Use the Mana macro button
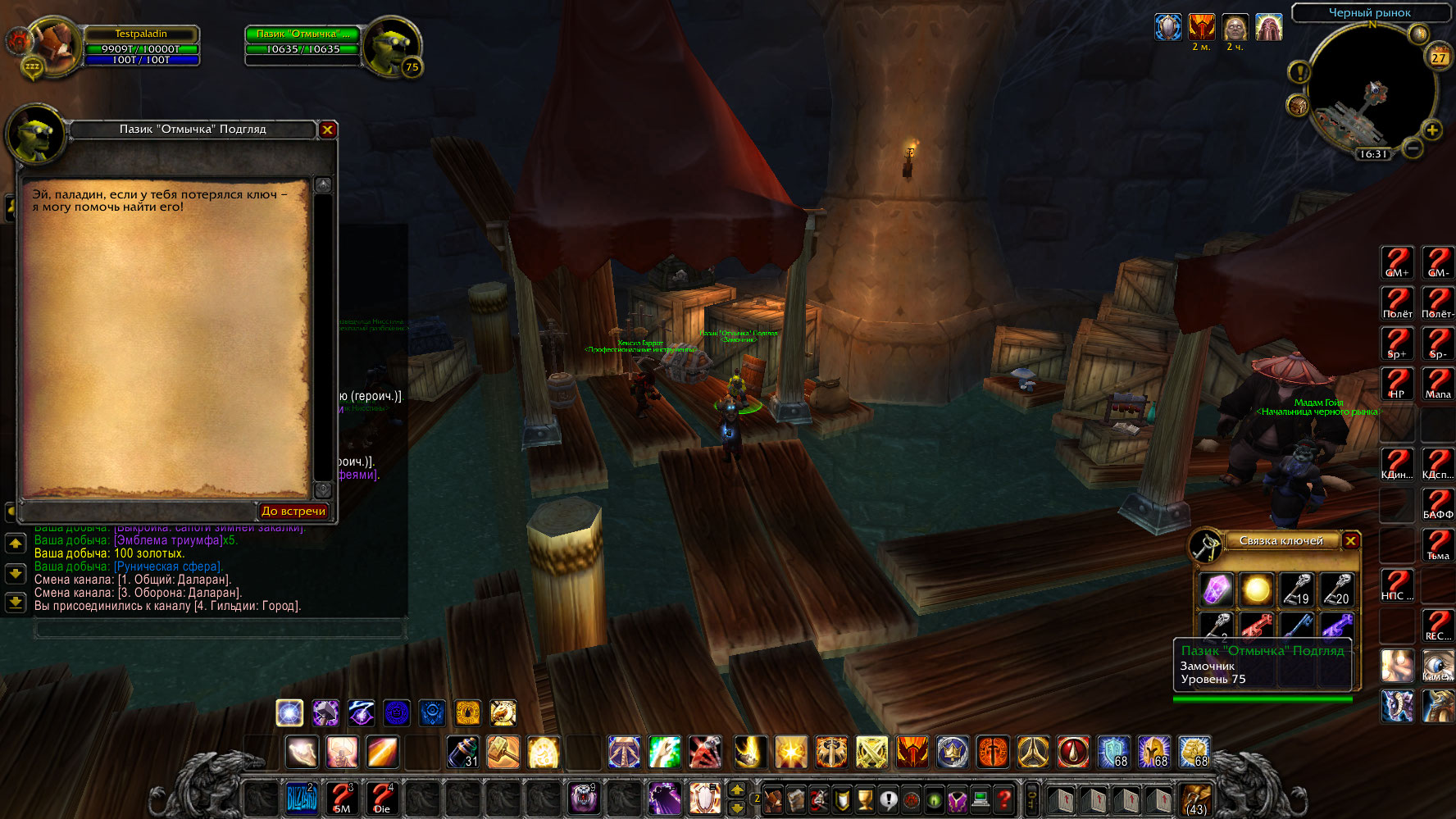 (1437, 384)
